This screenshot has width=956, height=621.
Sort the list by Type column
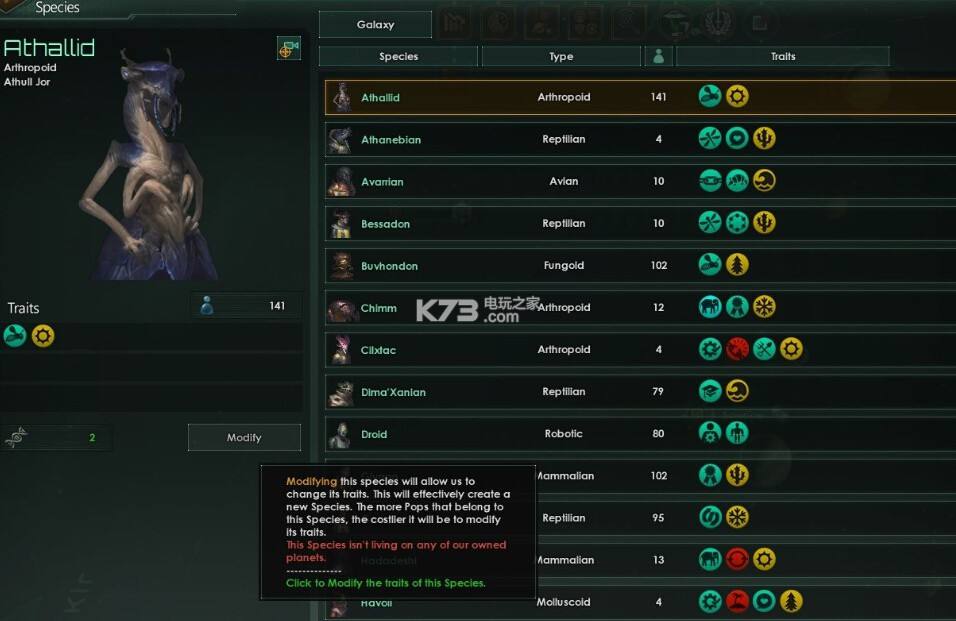click(x=561, y=56)
